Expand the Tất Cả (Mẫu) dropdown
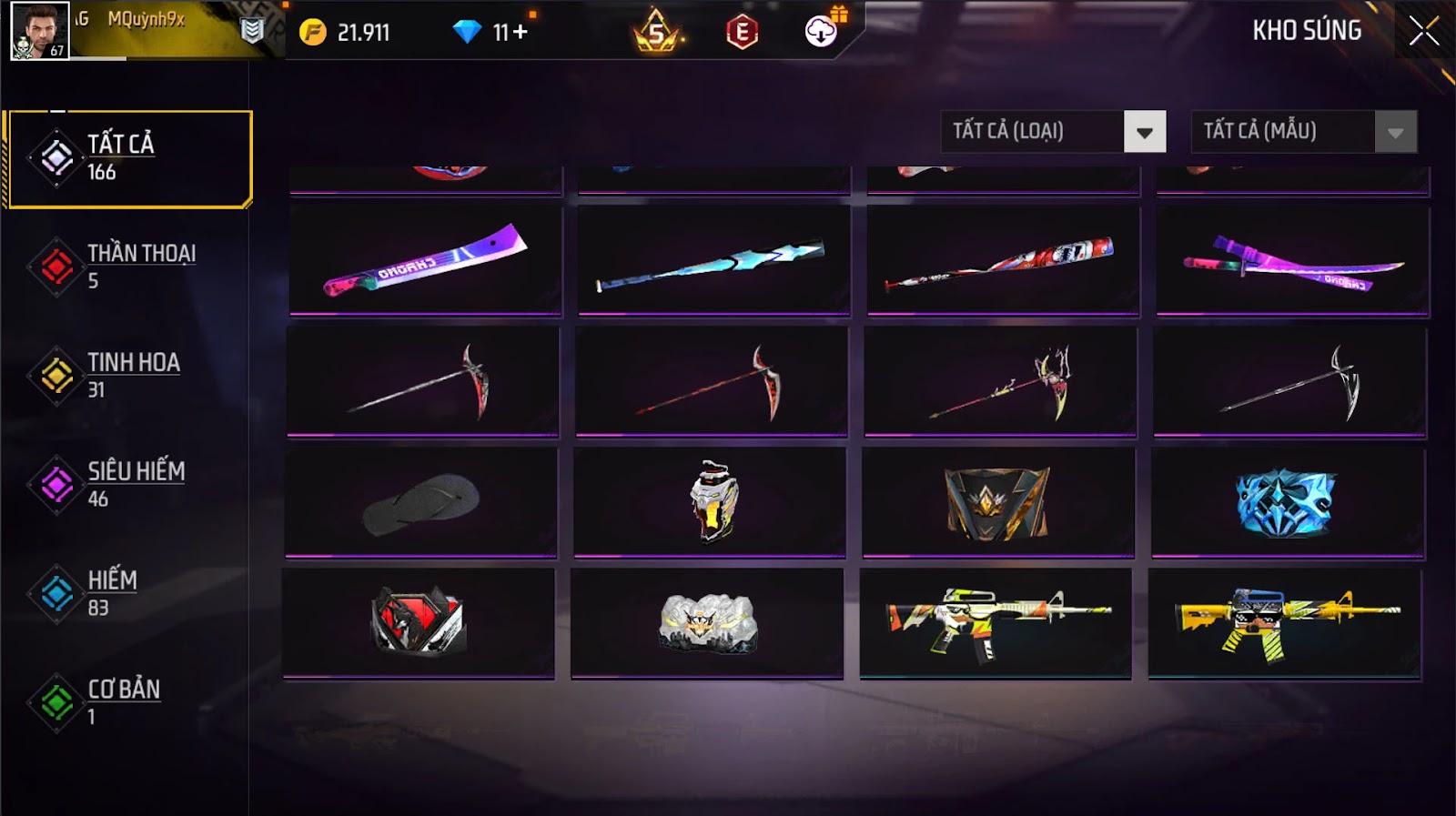1456x816 pixels. (x=1395, y=132)
